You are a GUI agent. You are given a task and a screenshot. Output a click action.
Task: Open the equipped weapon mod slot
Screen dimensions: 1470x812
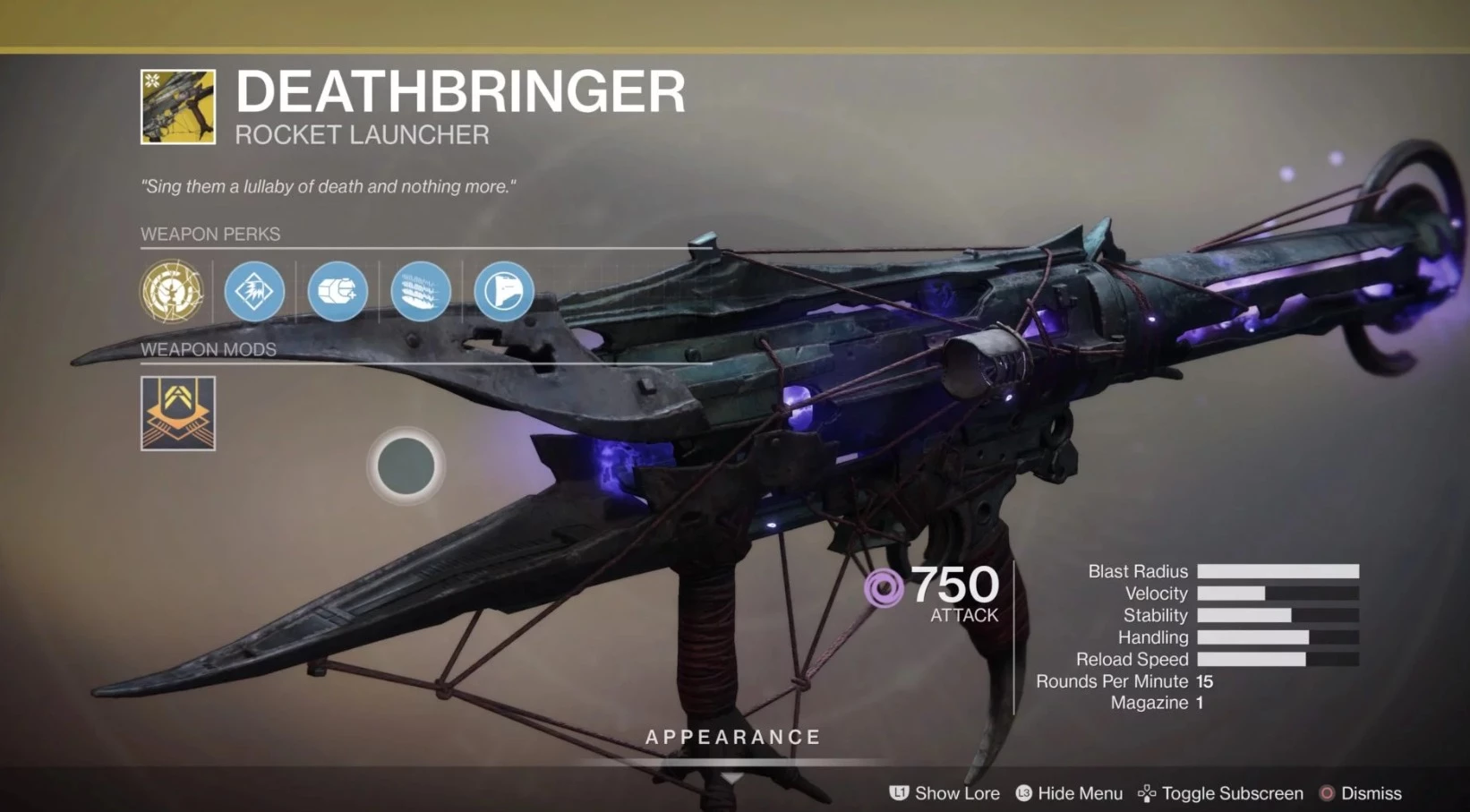tap(178, 413)
